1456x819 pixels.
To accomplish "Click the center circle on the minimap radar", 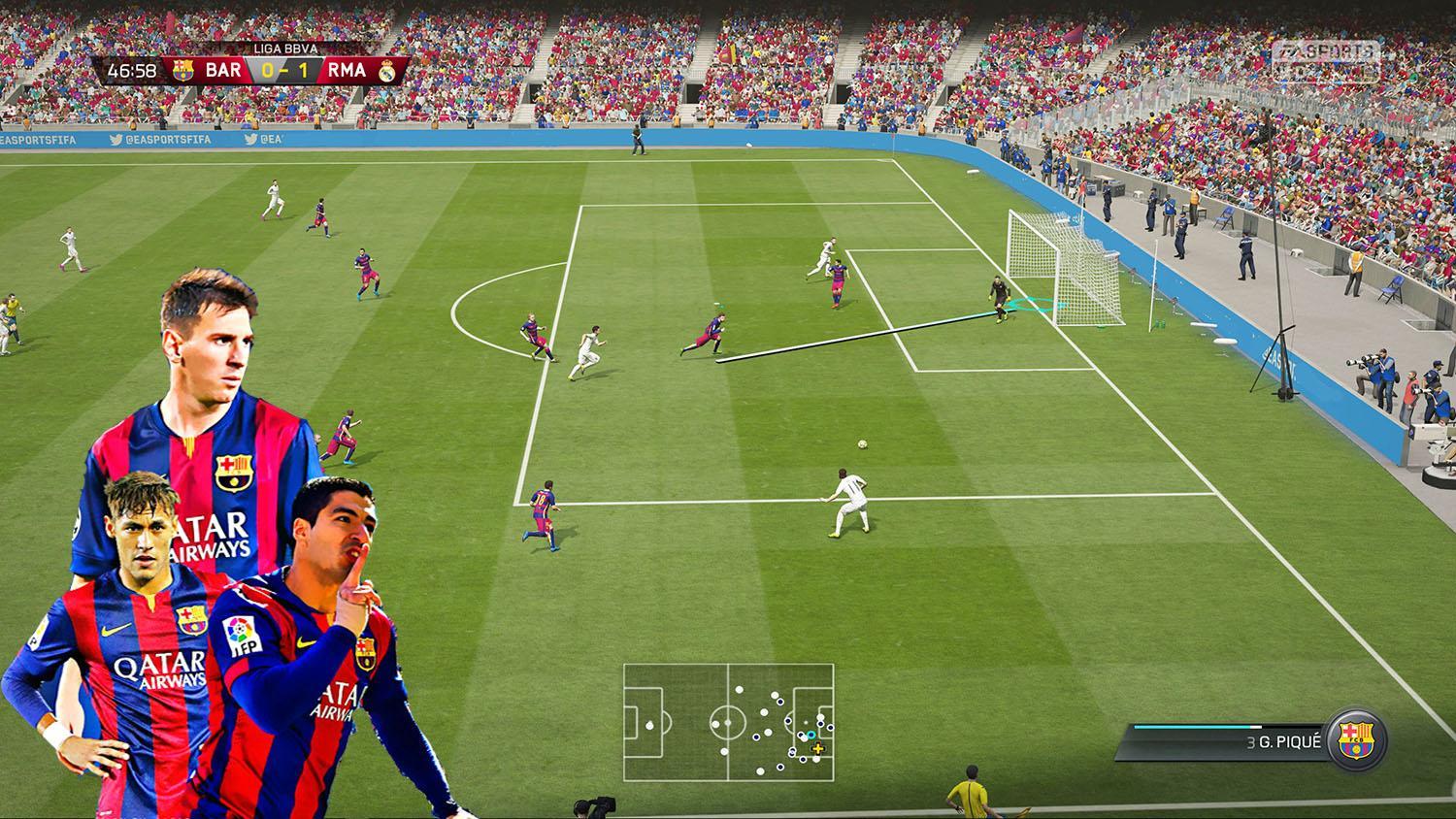I will pyautogui.click(x=726, y=722).
